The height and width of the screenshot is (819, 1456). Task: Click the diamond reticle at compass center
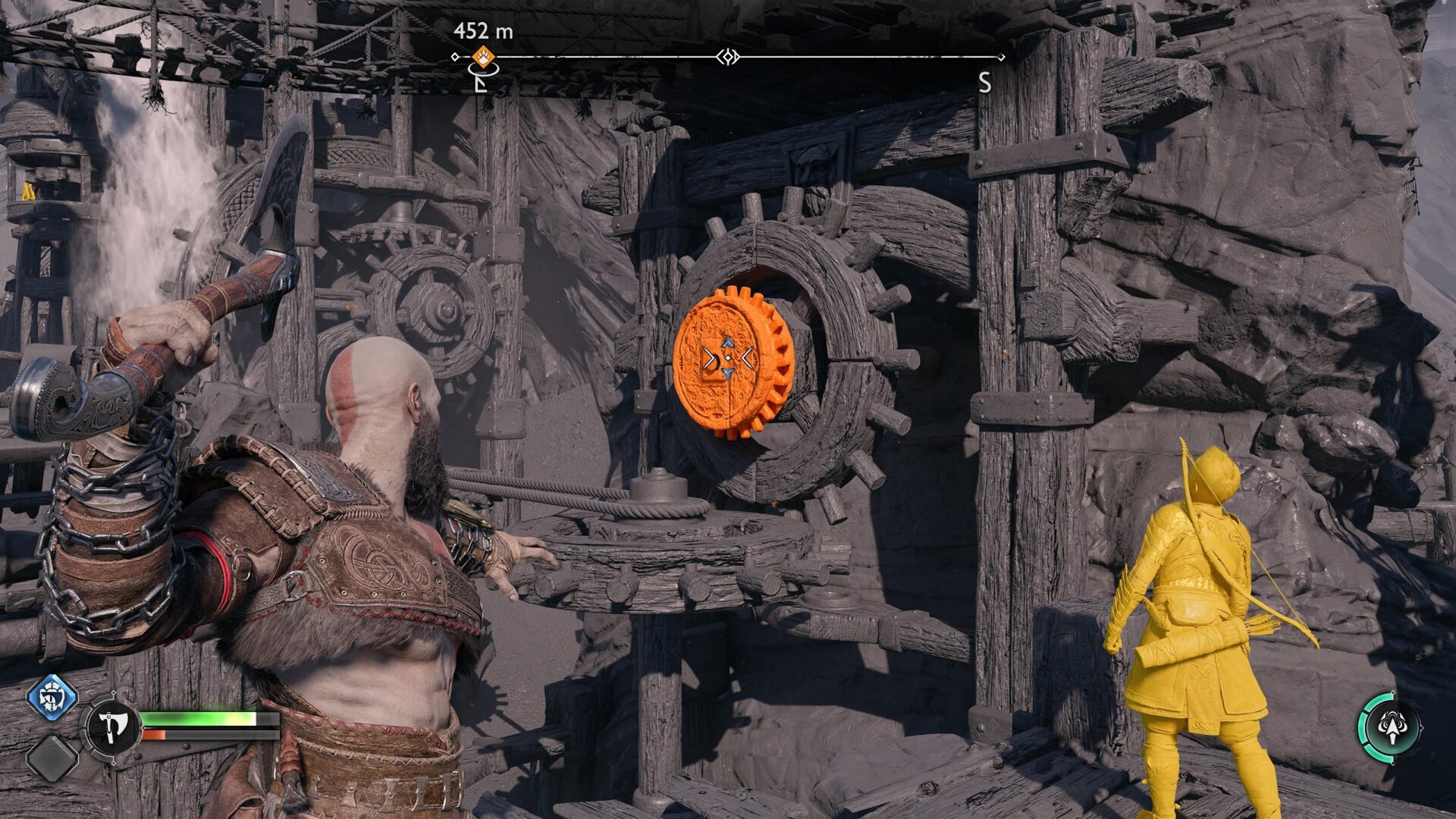(x=728, y=56)
